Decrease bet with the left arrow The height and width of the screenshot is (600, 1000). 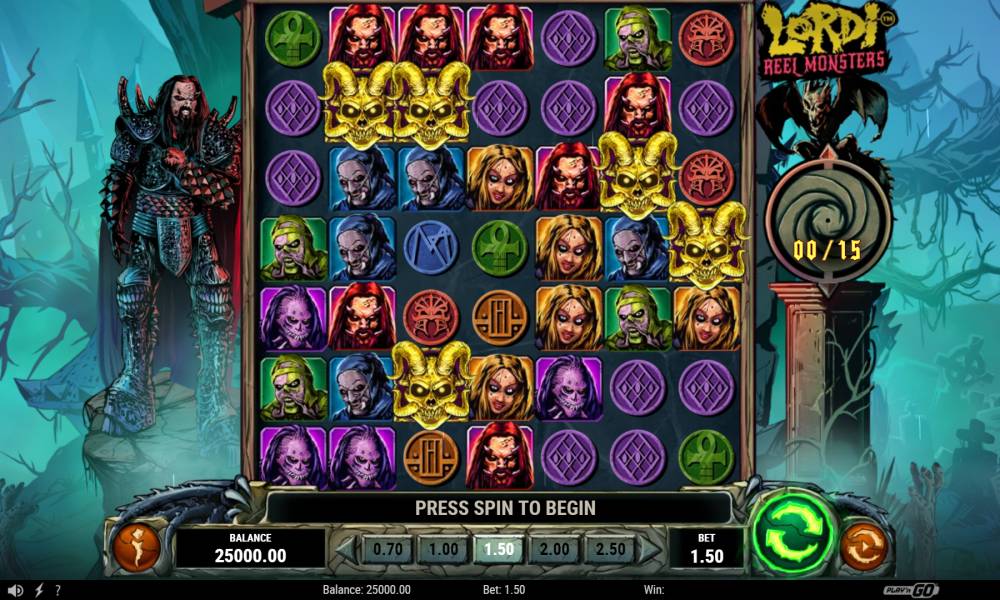(x=345, y=549)
